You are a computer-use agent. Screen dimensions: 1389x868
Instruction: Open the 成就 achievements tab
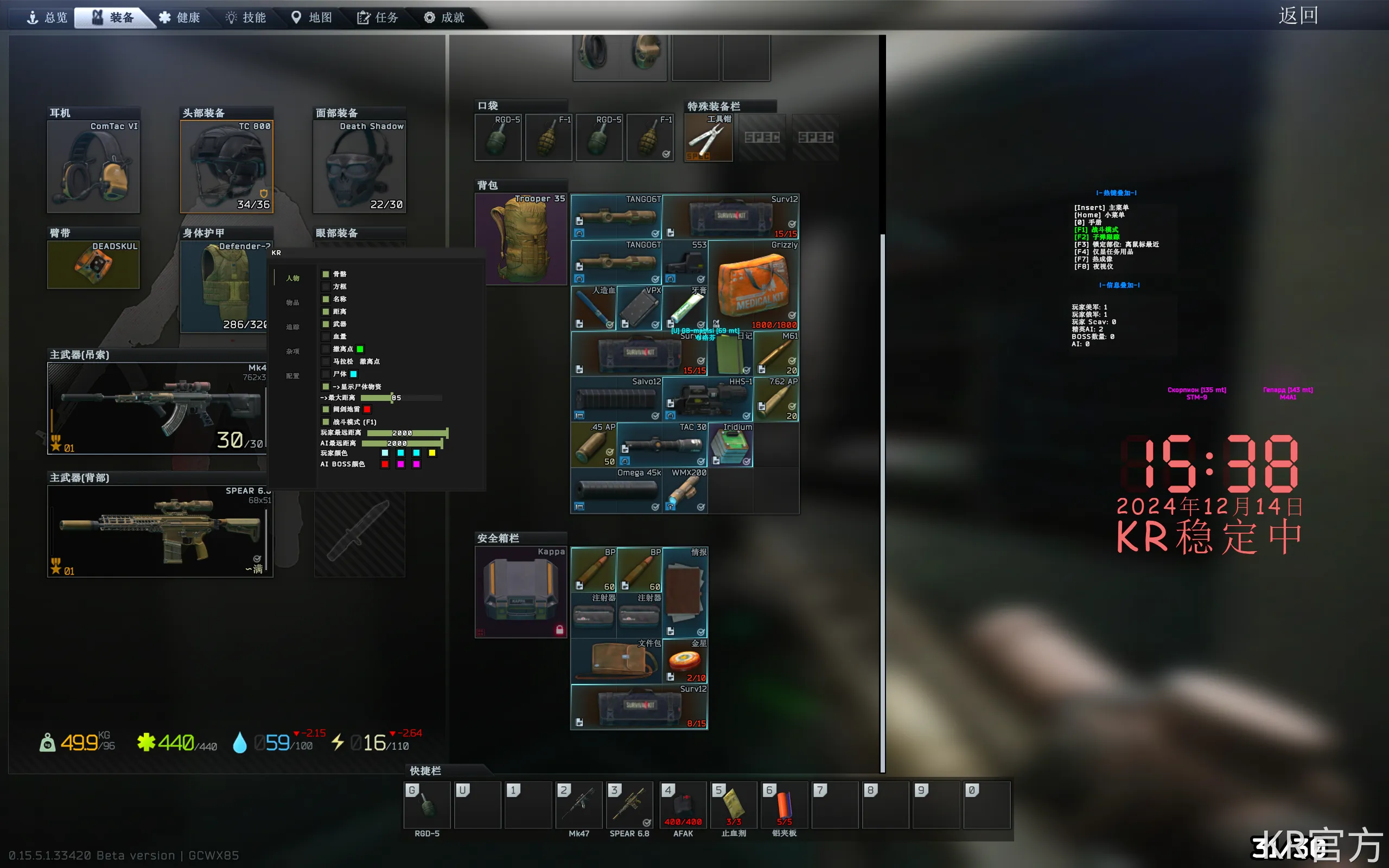[444, 17]
